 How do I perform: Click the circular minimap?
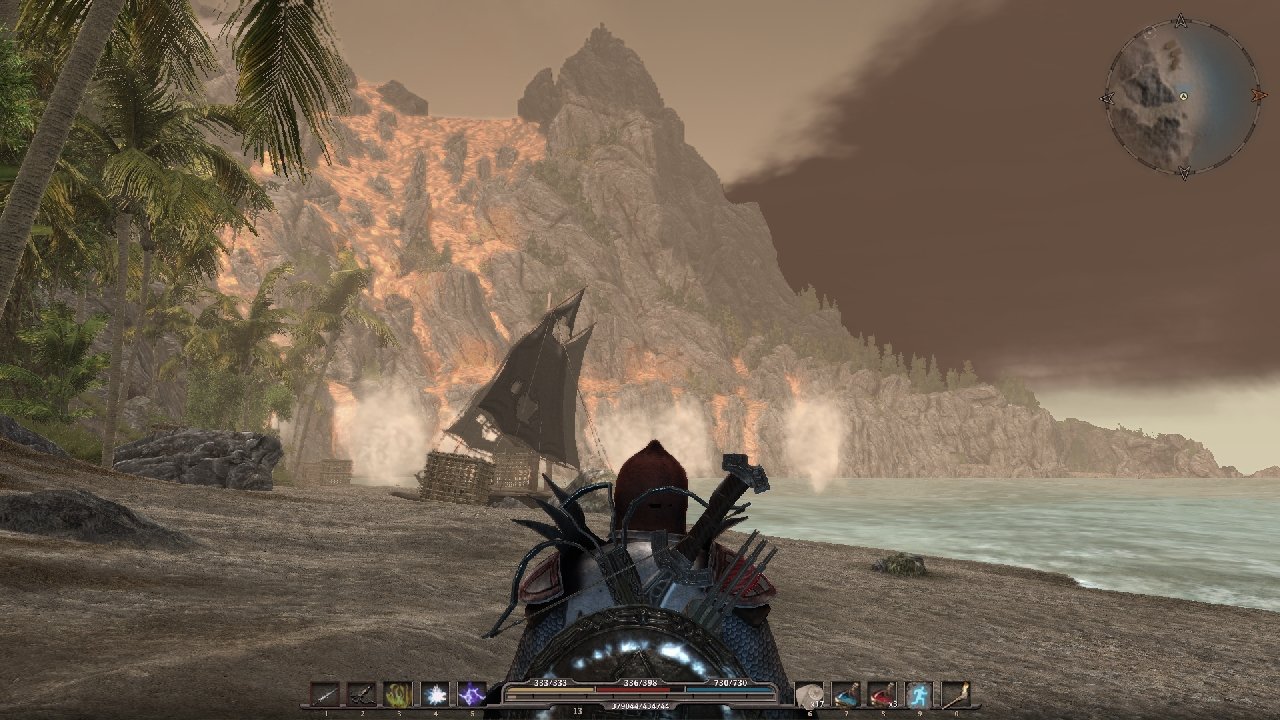point(1182,96)
